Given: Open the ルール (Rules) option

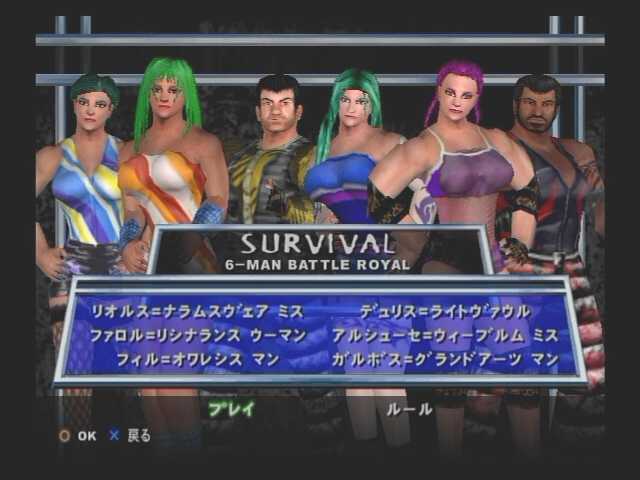Looking at the screenshot, I should 410,408.
